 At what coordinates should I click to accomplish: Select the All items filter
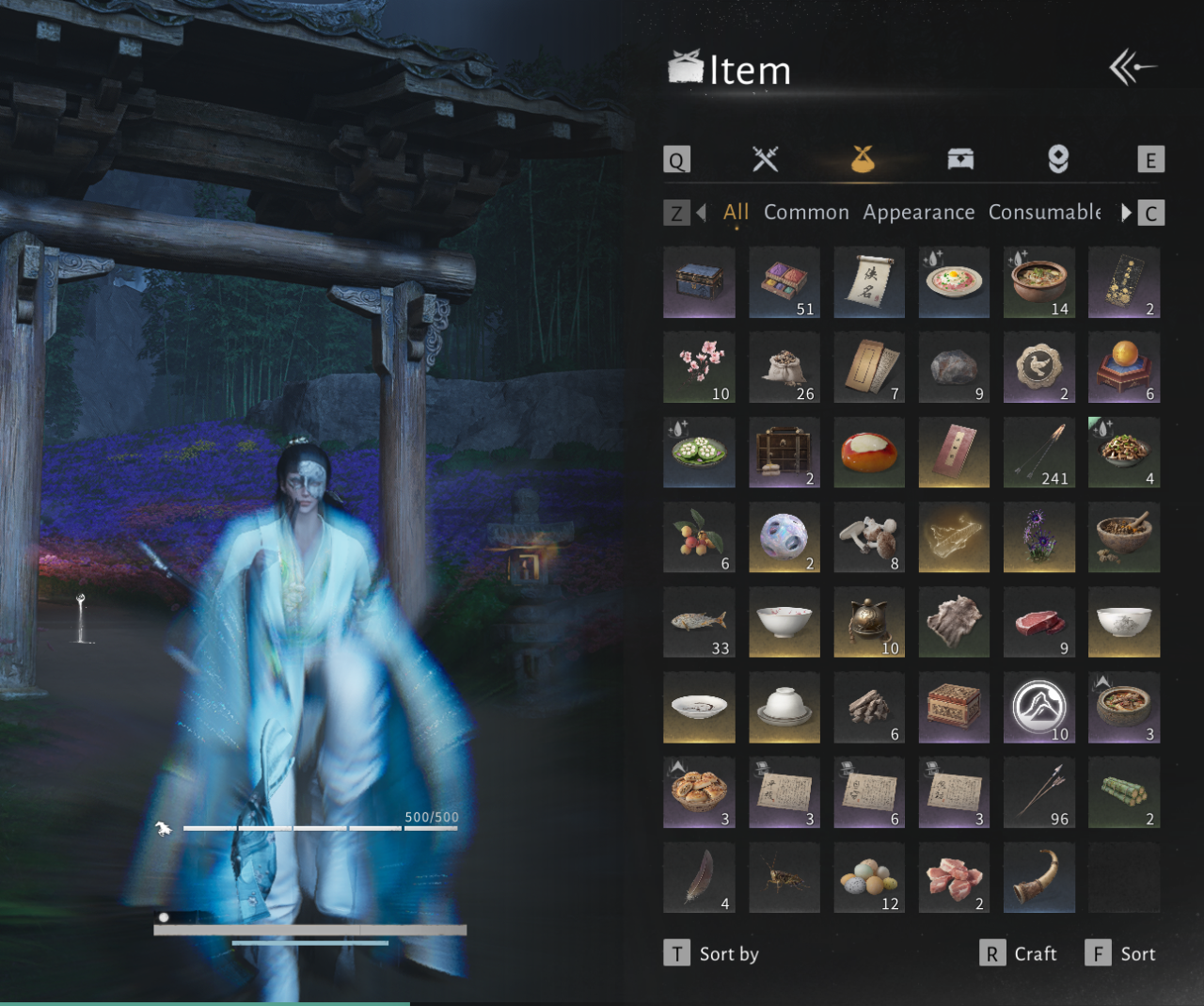tap(736, 213)
